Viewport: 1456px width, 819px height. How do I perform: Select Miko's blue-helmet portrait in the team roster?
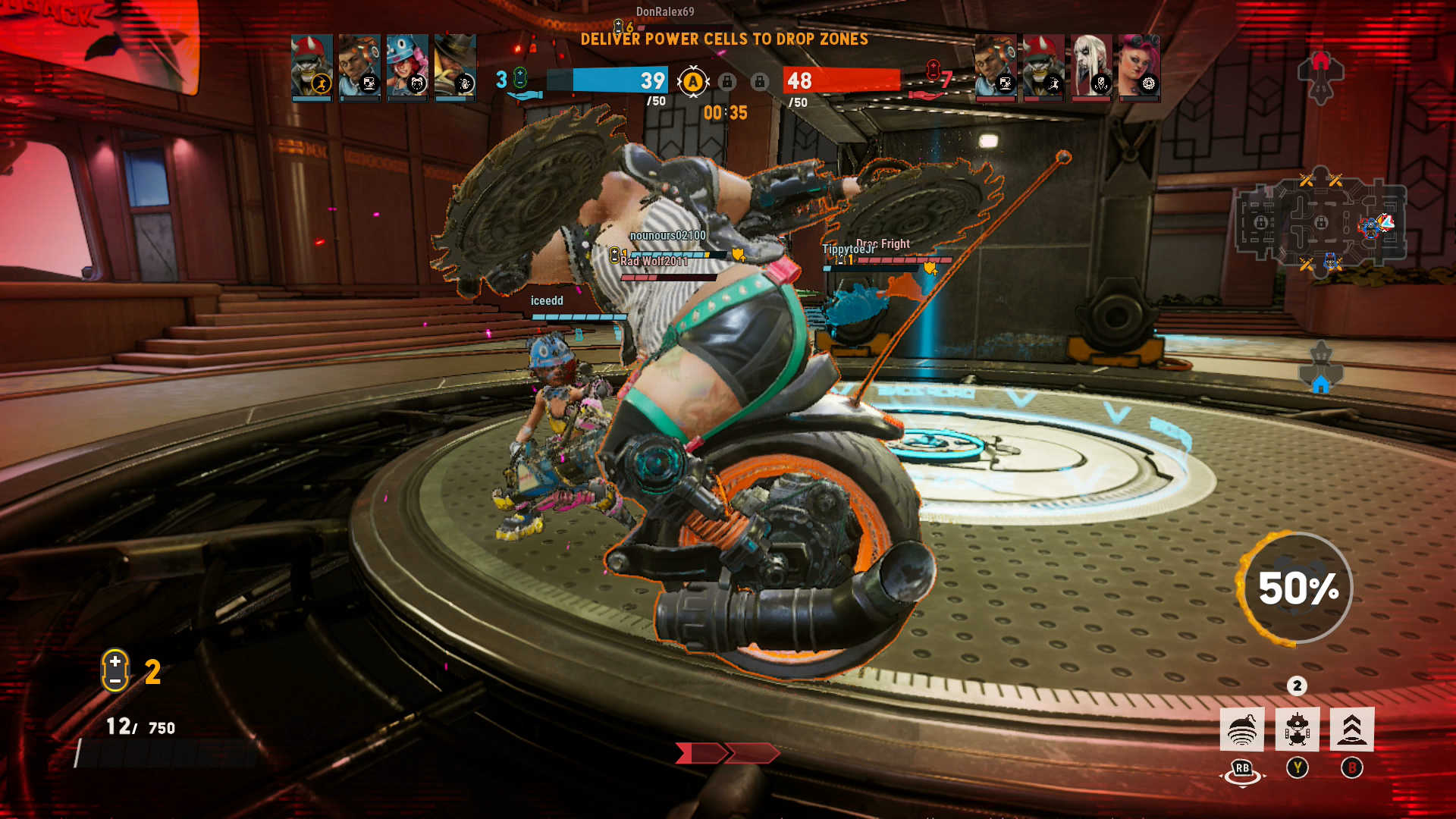click(408, 67)
